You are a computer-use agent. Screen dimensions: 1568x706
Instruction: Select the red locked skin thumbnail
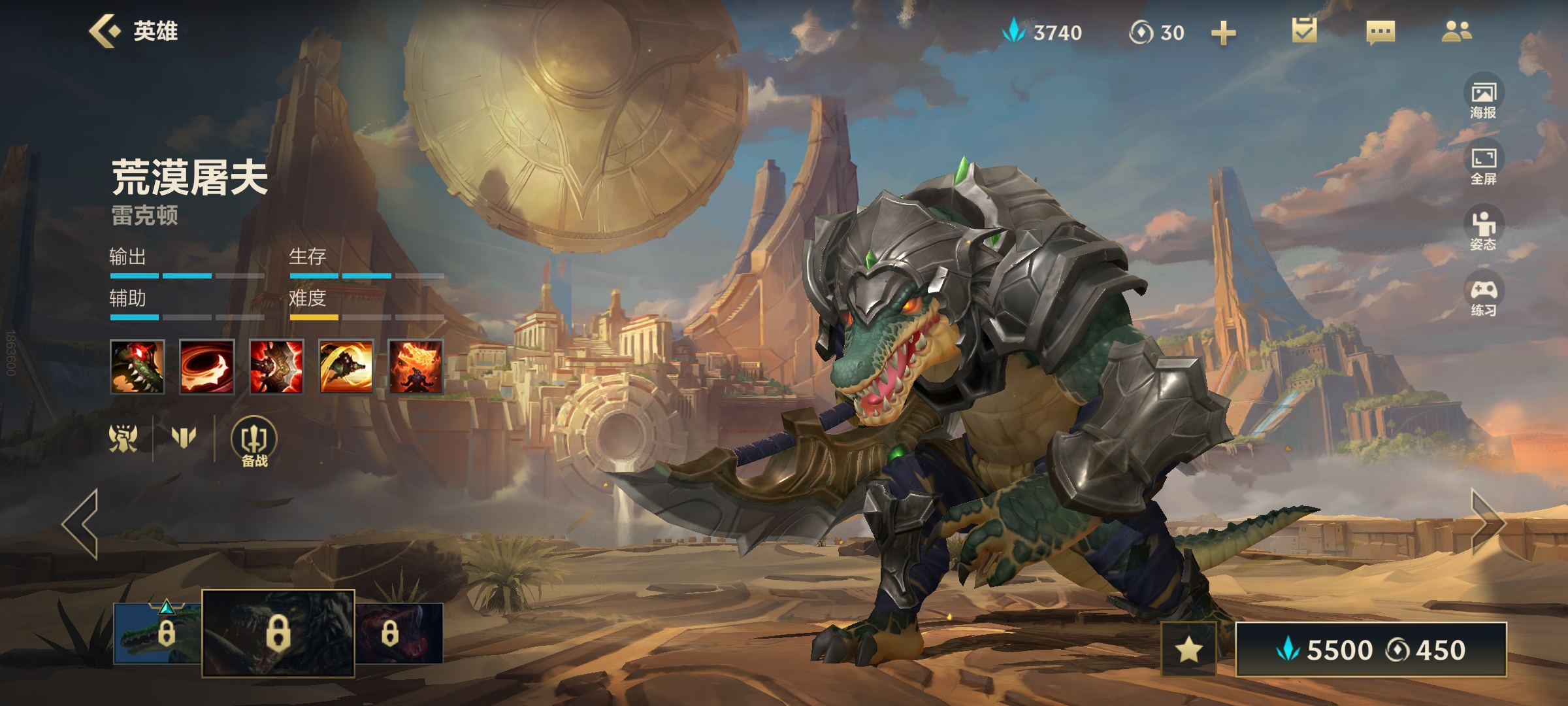pos(400,633)
